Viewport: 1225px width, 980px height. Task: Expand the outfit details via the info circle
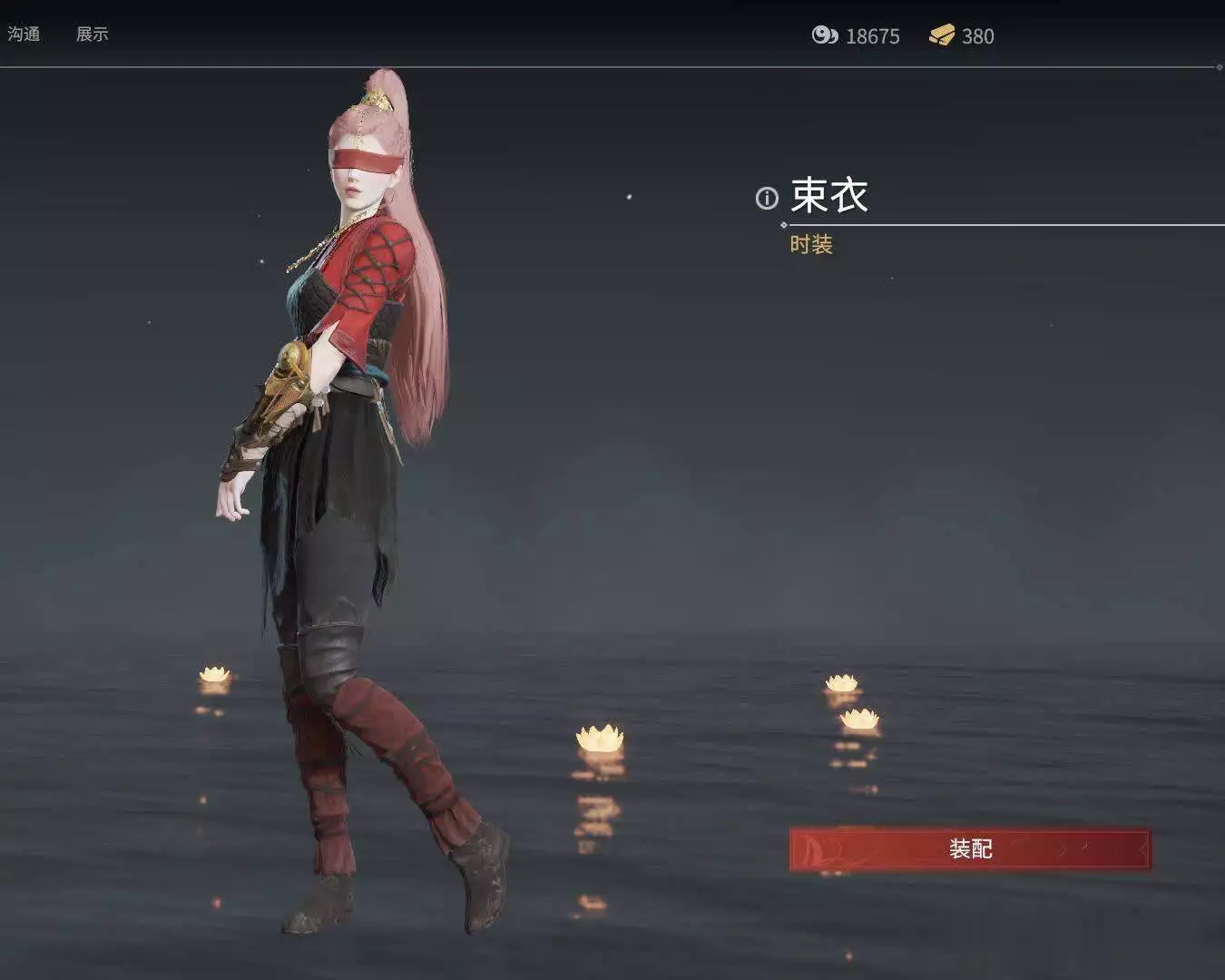pyautogui.click(x=767, y=198)
